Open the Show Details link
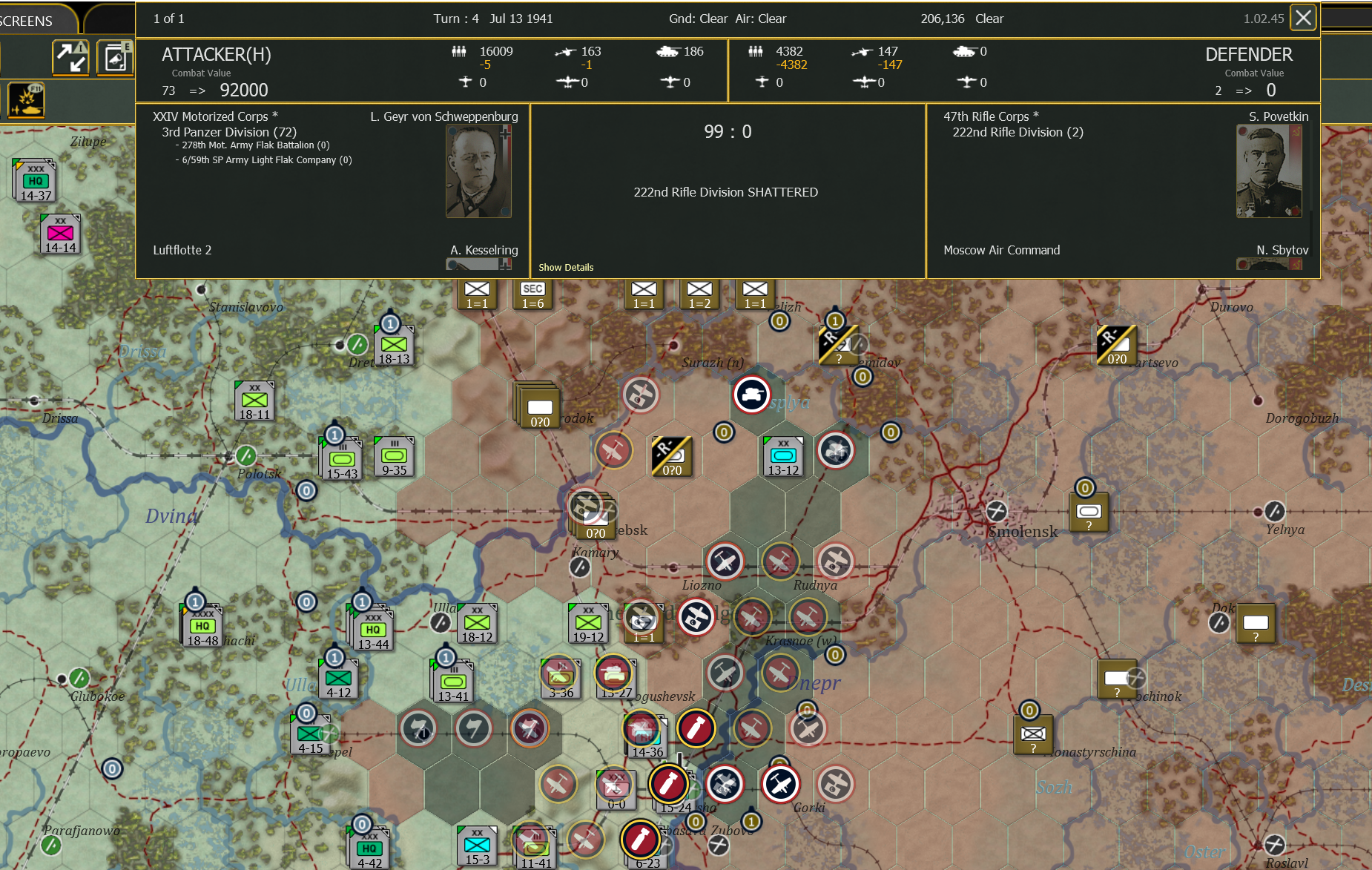This screenshot has width=1372, height=870. (x=566, y=267)
